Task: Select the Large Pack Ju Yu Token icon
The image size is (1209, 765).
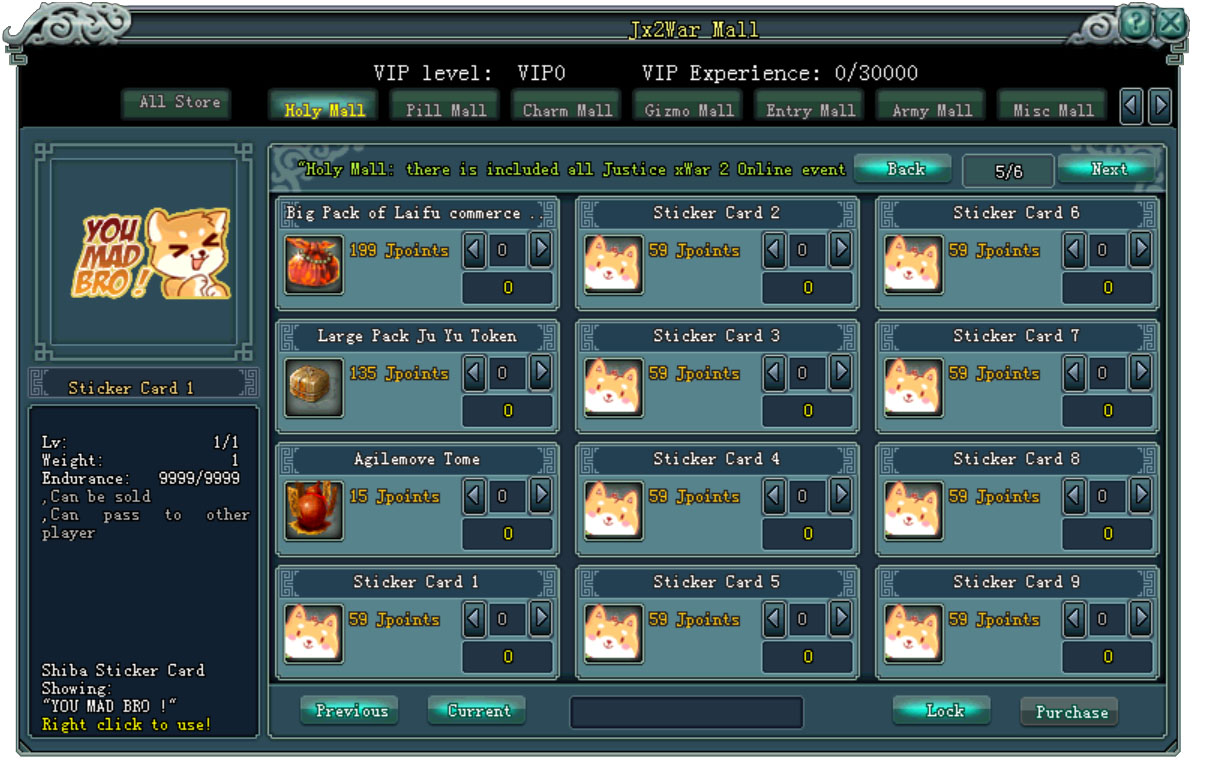Action: coord(314,388)
